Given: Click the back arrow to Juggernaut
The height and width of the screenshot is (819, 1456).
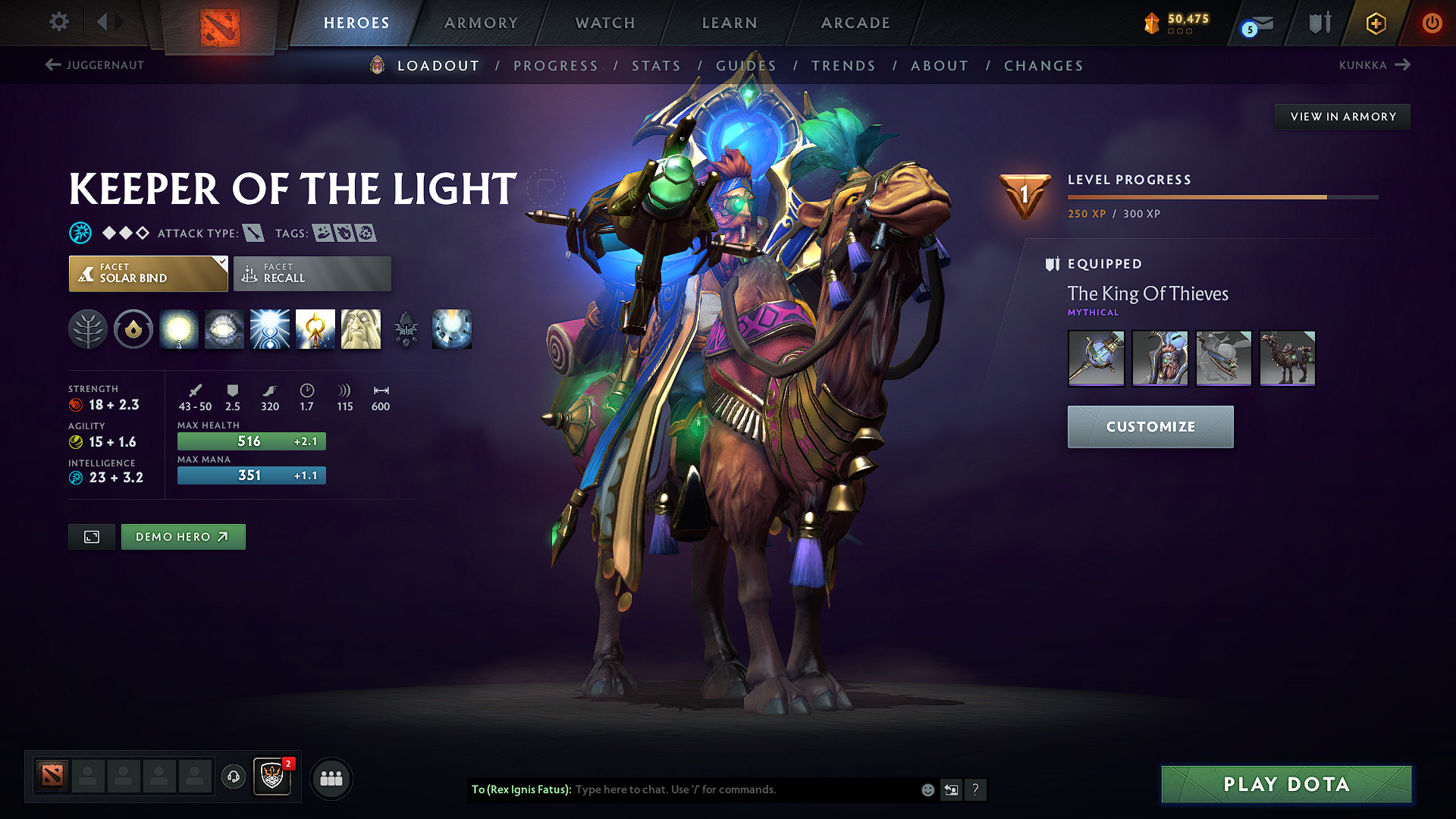Looking at the screenshot, I should (52, 65).
